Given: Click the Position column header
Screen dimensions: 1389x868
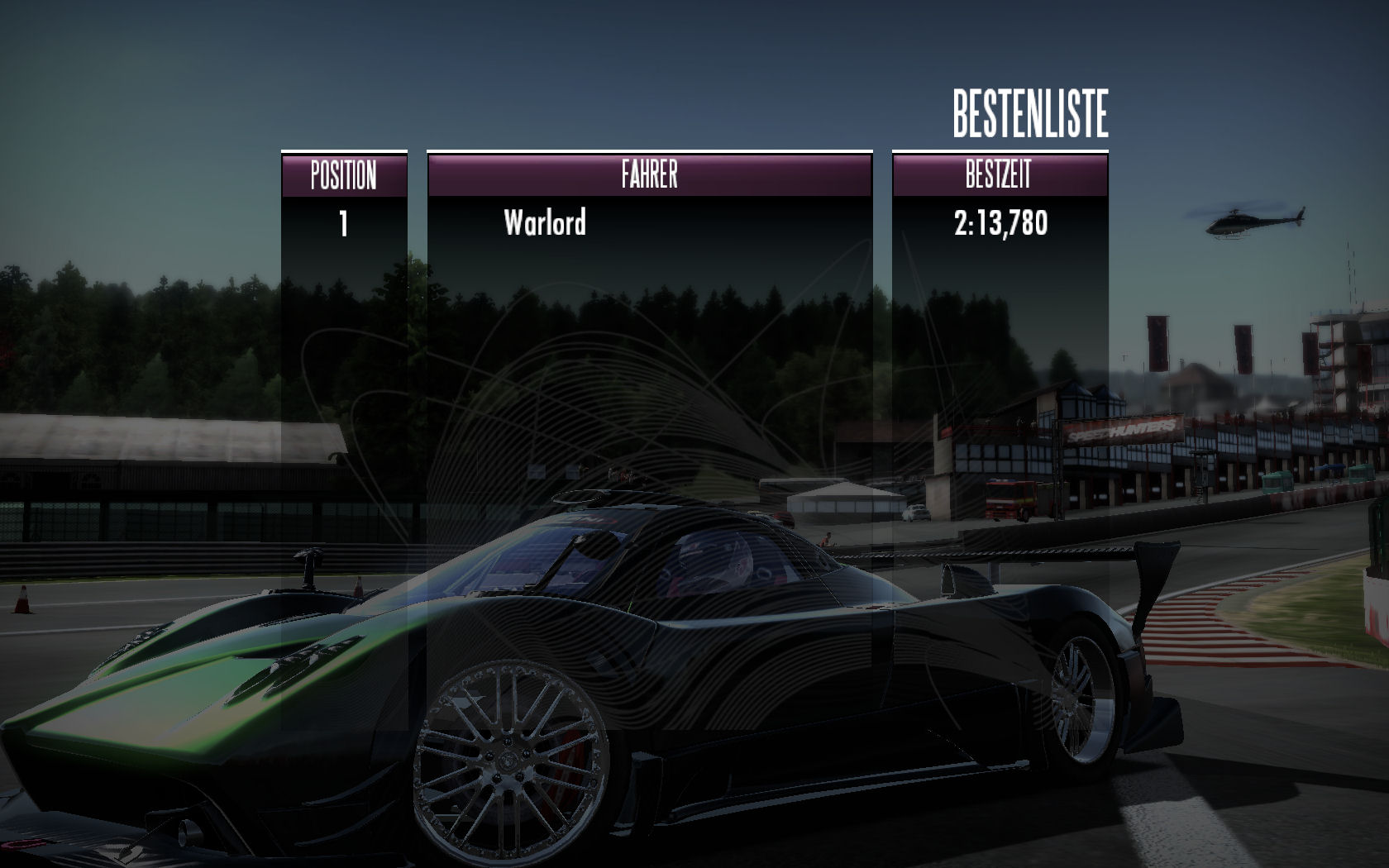Looking at the screenshot, I should coord(344,175).
